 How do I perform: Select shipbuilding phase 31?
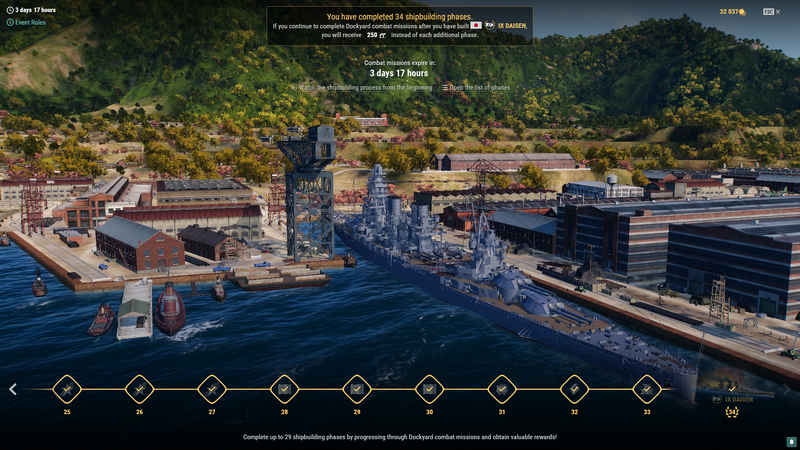pyautogui.click(x=502, y=389)
